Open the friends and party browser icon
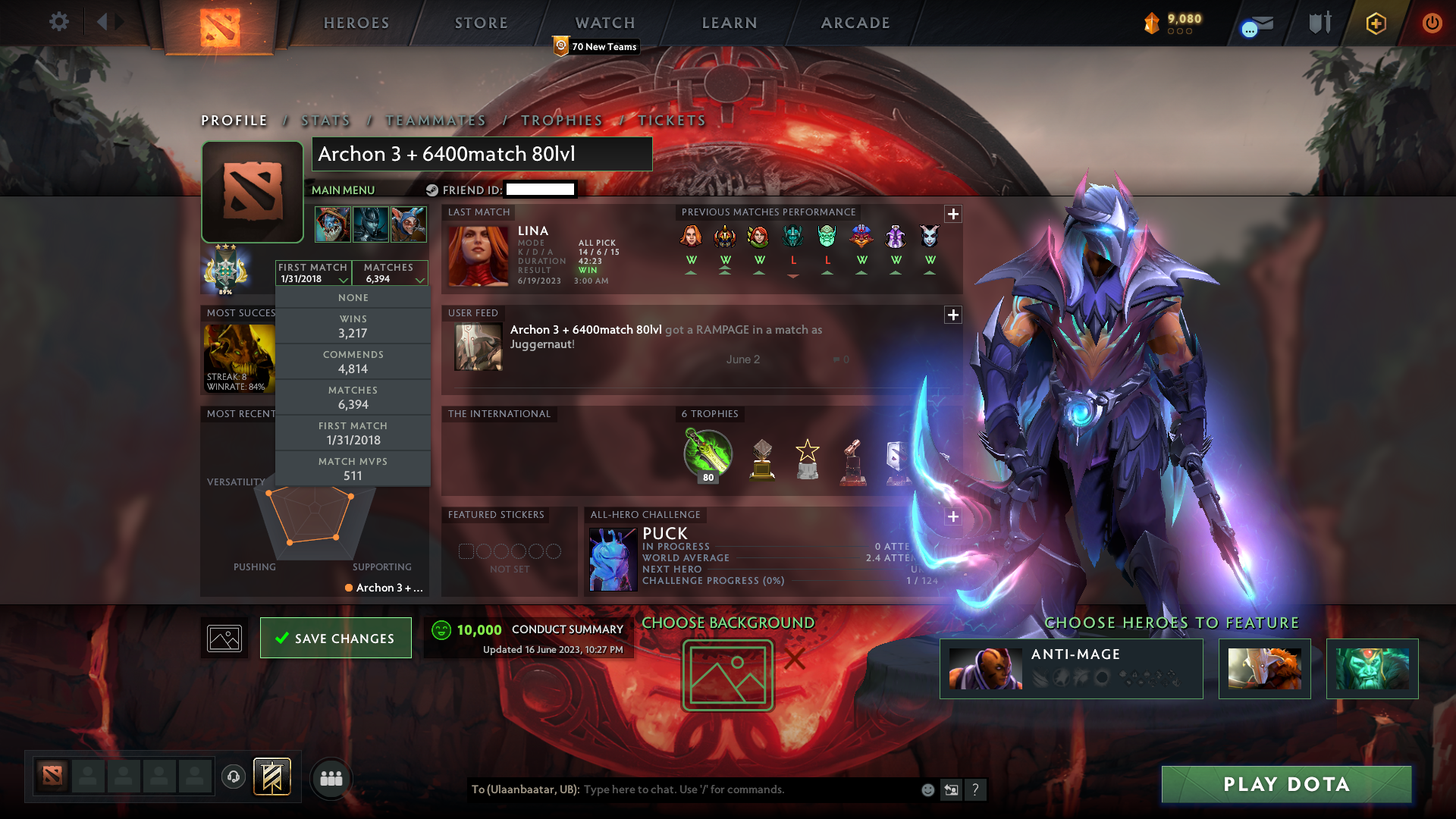 [x=331, y=779]
